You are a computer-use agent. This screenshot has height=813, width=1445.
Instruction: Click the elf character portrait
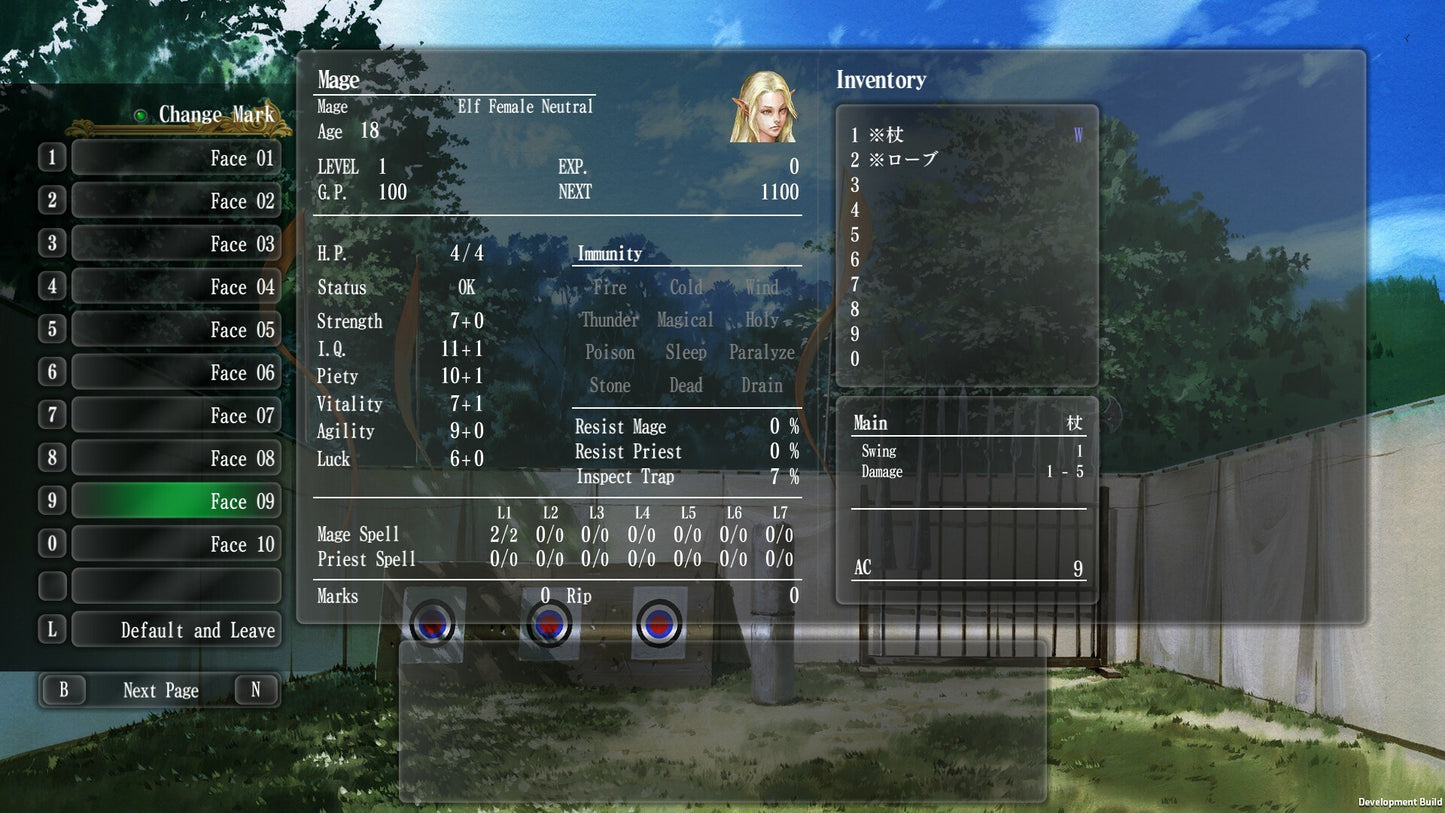[763, 106]
